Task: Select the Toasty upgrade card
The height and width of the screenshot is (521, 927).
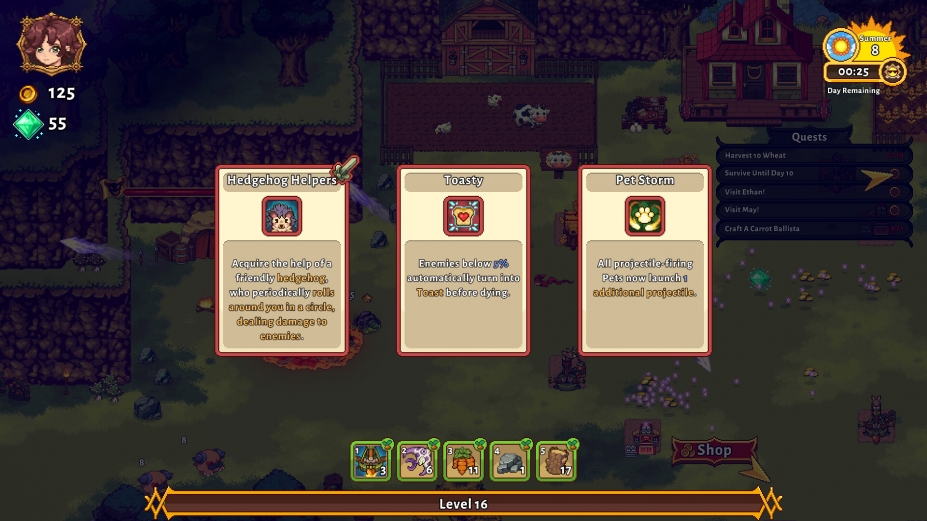Action: (x=463, y=262)
